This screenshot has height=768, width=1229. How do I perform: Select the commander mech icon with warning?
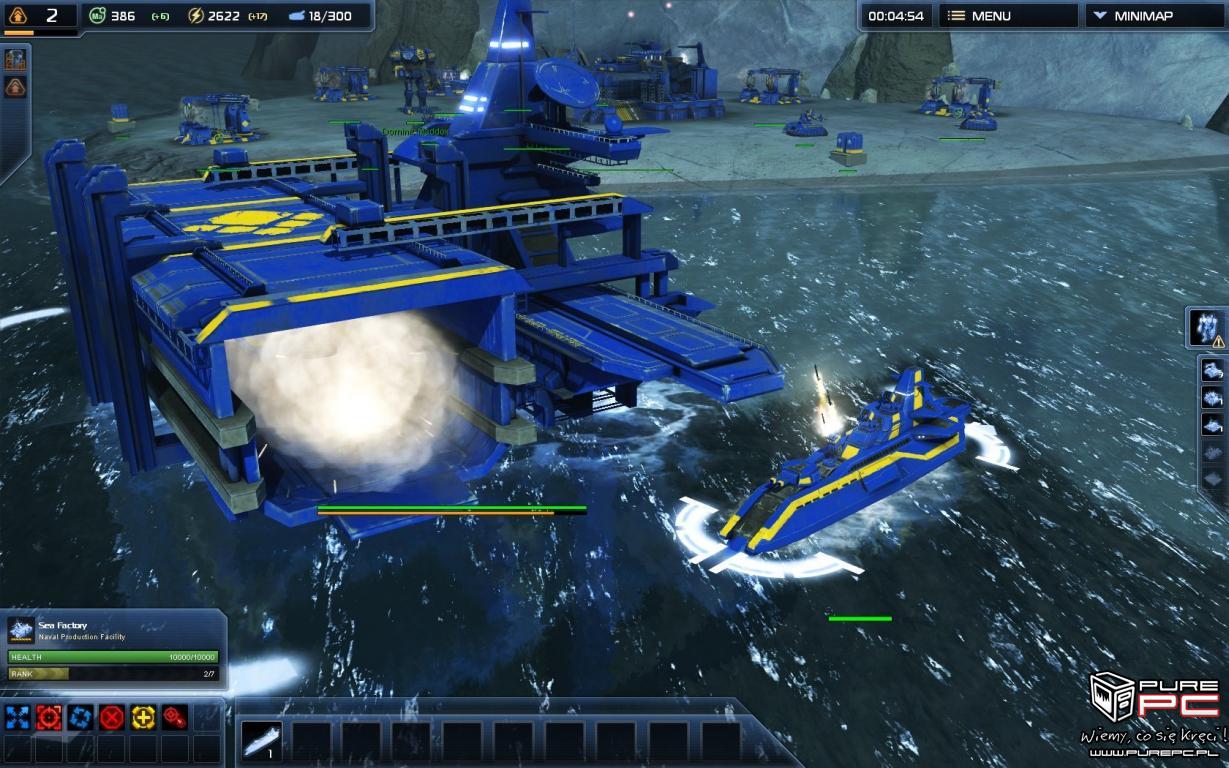[1206, 327]
